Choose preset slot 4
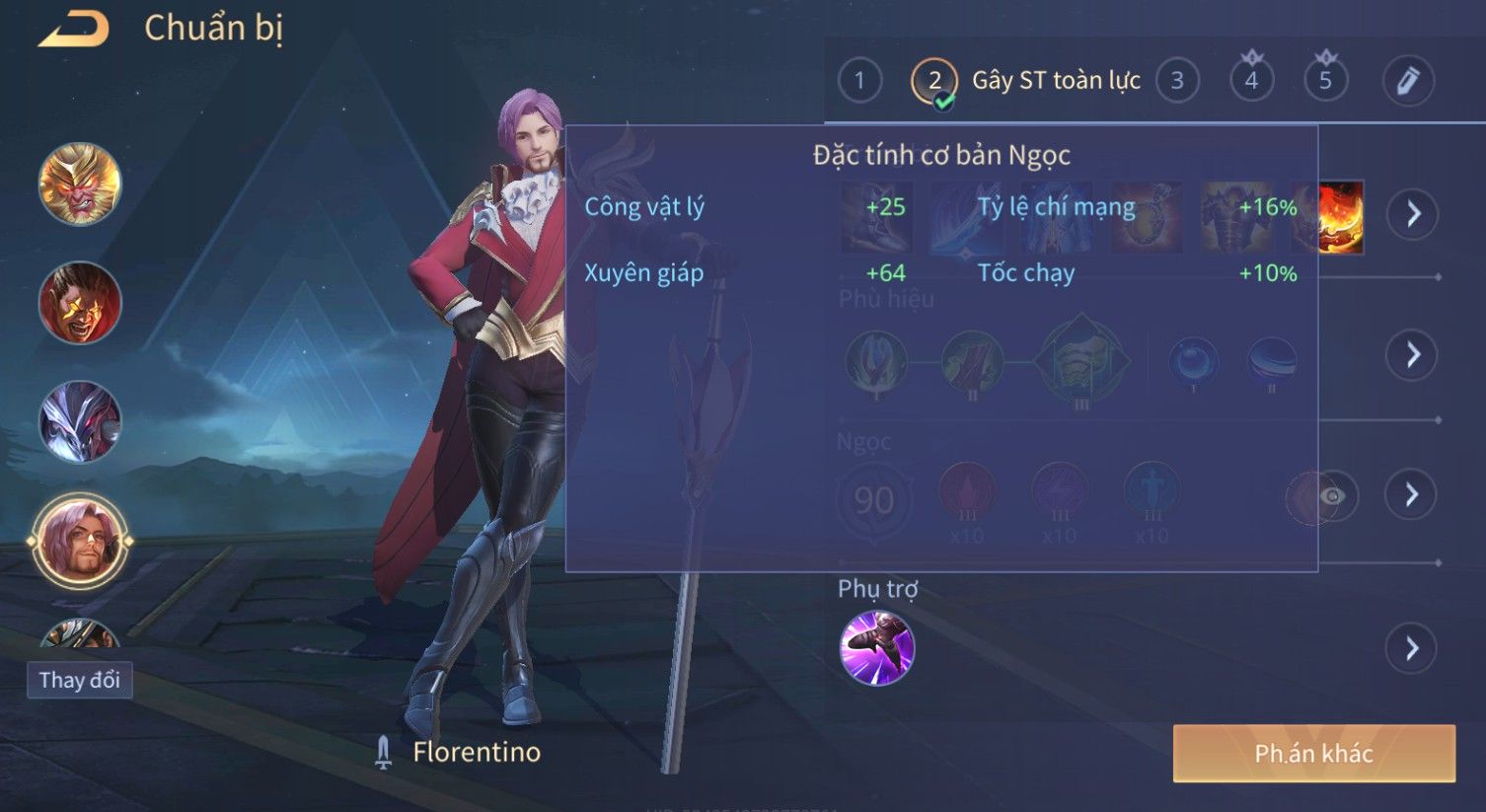1486x812 pixels. coord(1251,80)
